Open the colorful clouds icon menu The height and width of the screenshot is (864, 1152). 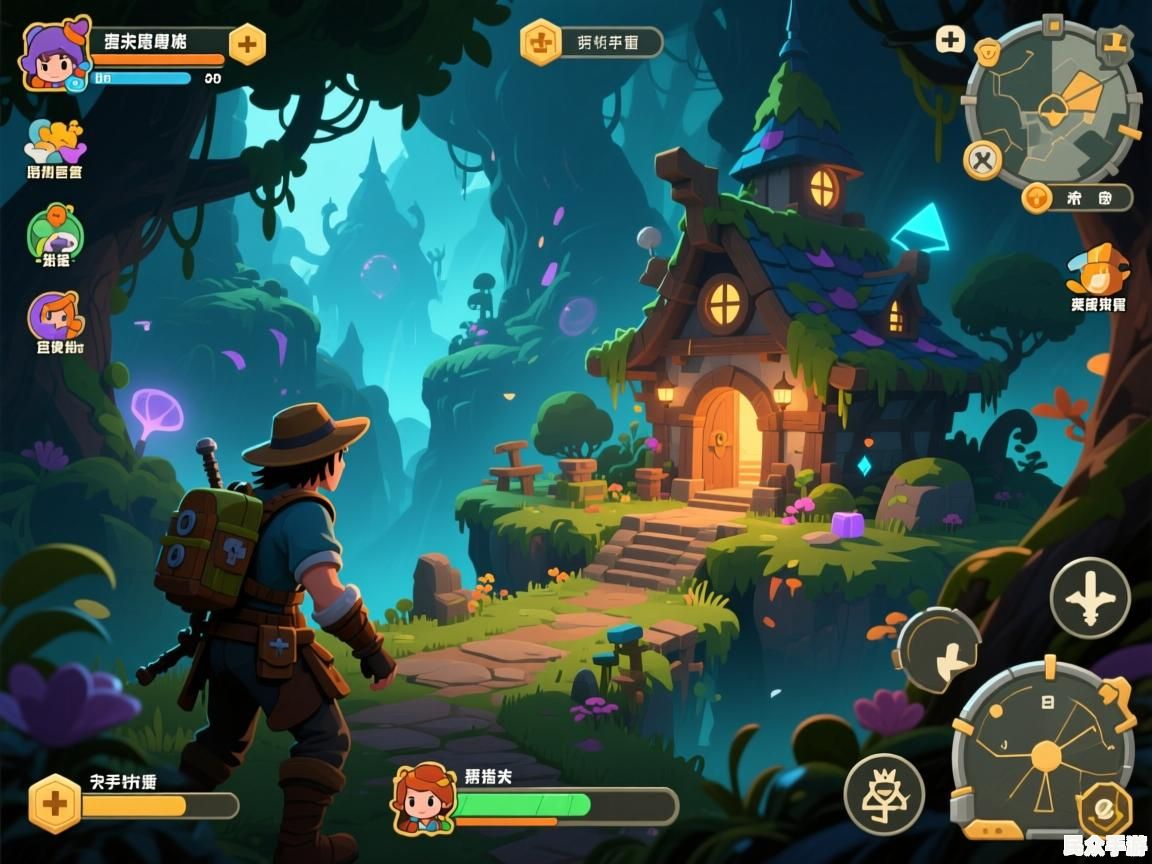(56, 142)
